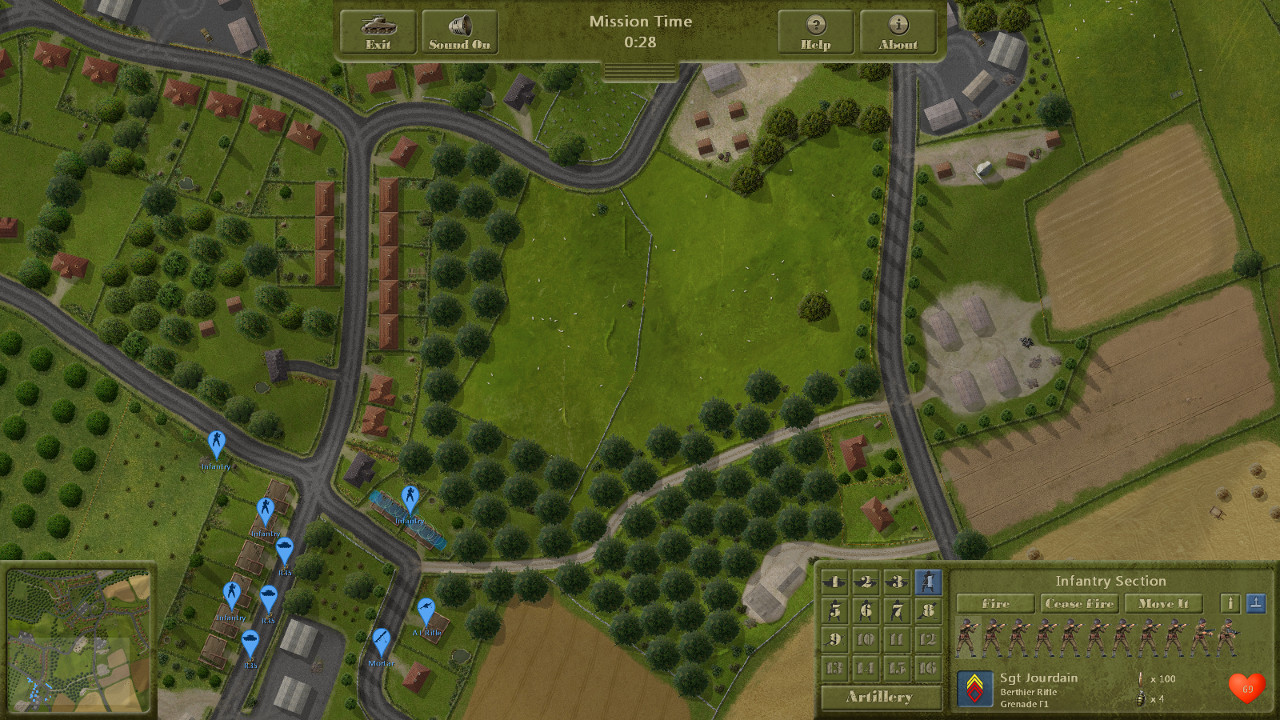Issue the Cease Fire order
The height and width of the screenshot is (720, 1280).
point(1079,603)
